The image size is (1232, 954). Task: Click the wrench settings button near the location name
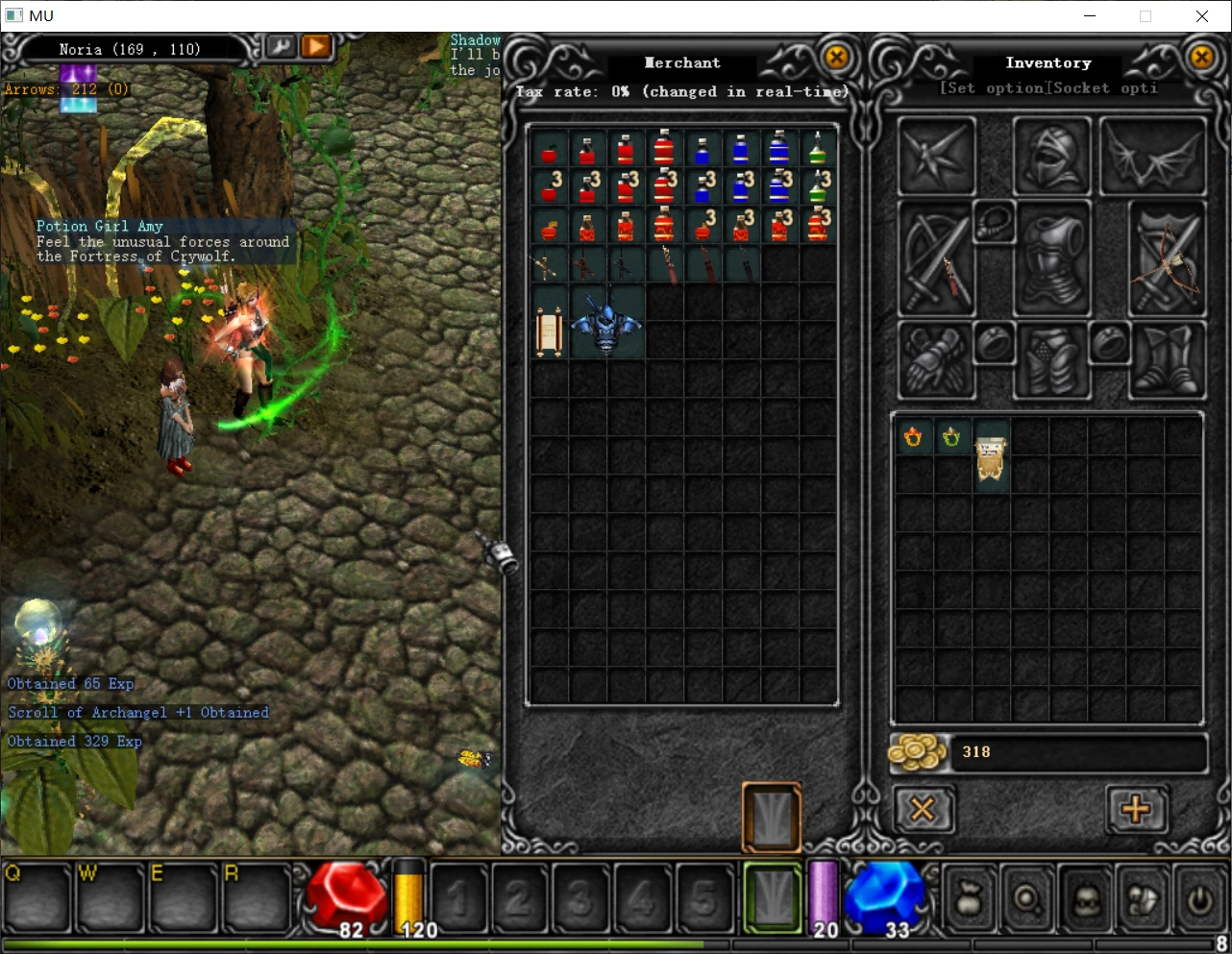point(281,46)
